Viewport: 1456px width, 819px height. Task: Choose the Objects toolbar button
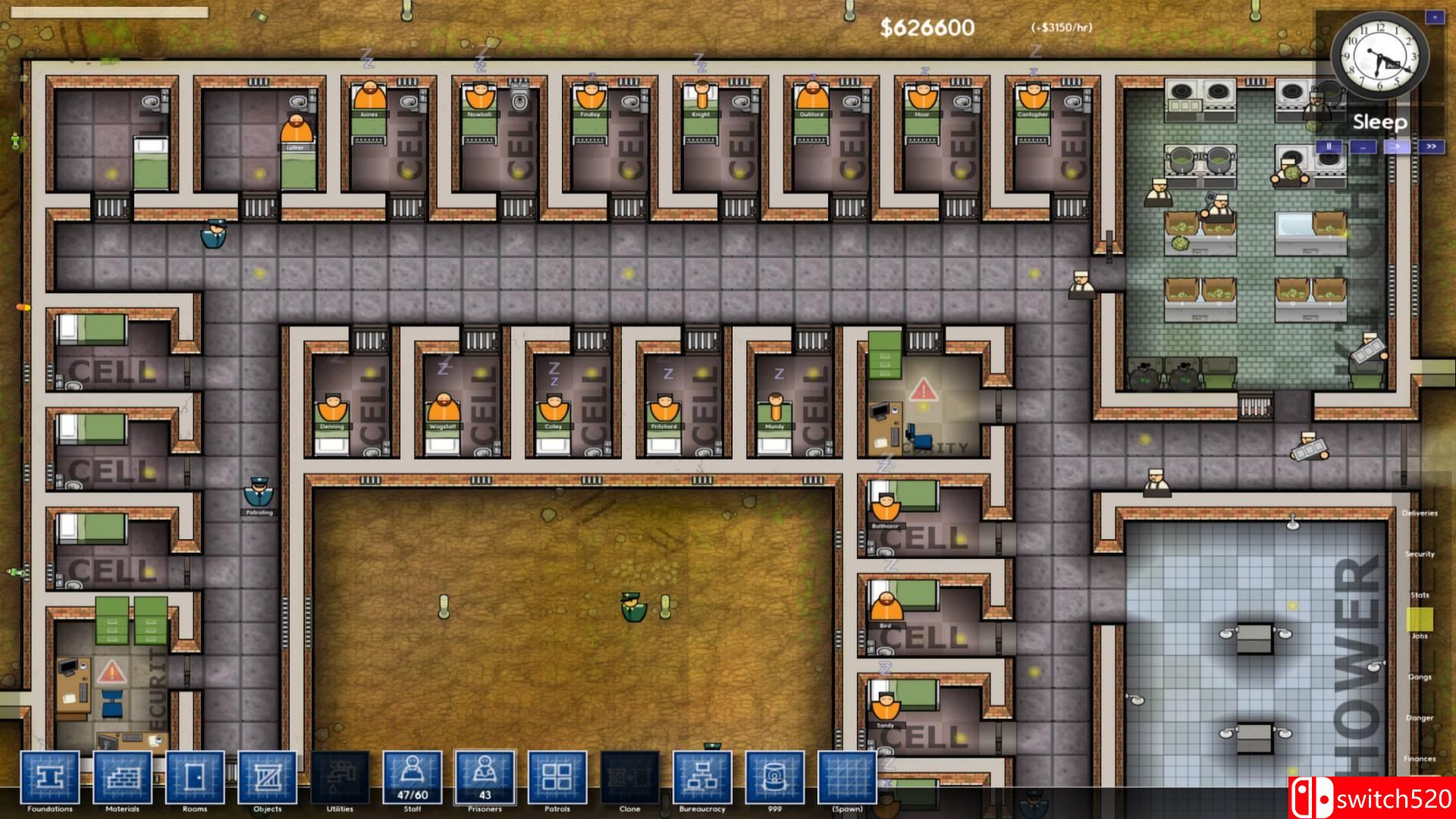pos(267,777)
